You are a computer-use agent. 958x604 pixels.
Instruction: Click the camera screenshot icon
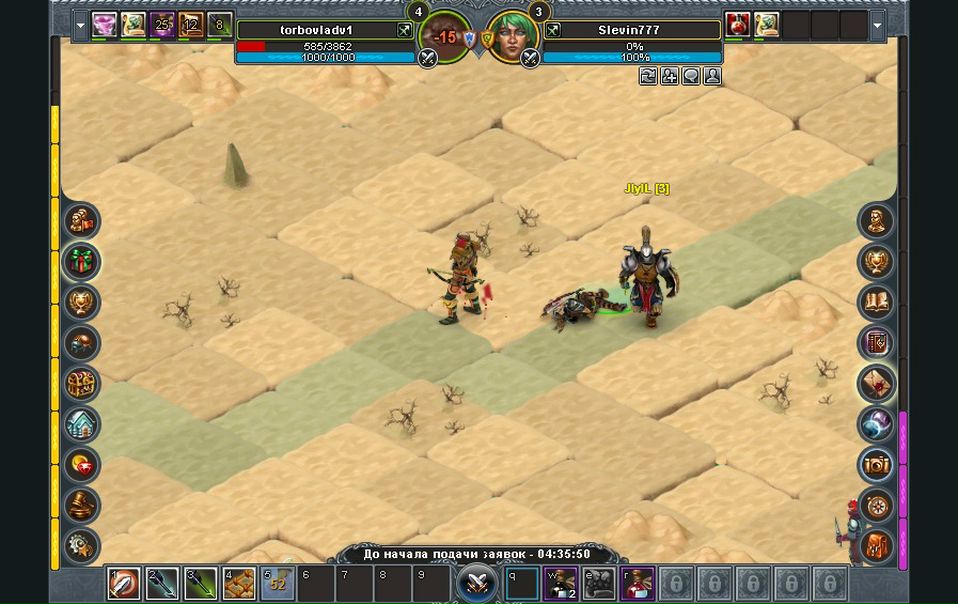(877, 465)
